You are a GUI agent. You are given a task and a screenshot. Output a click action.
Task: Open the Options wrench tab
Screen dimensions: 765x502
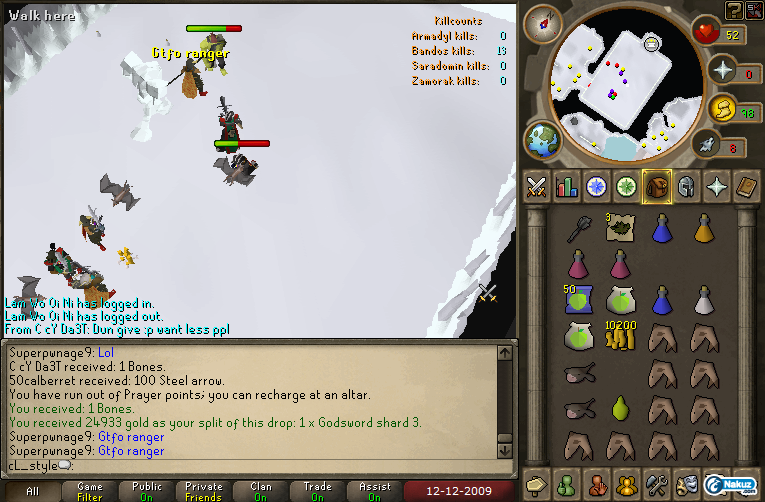pyautogui.click(x=656, y=483)
